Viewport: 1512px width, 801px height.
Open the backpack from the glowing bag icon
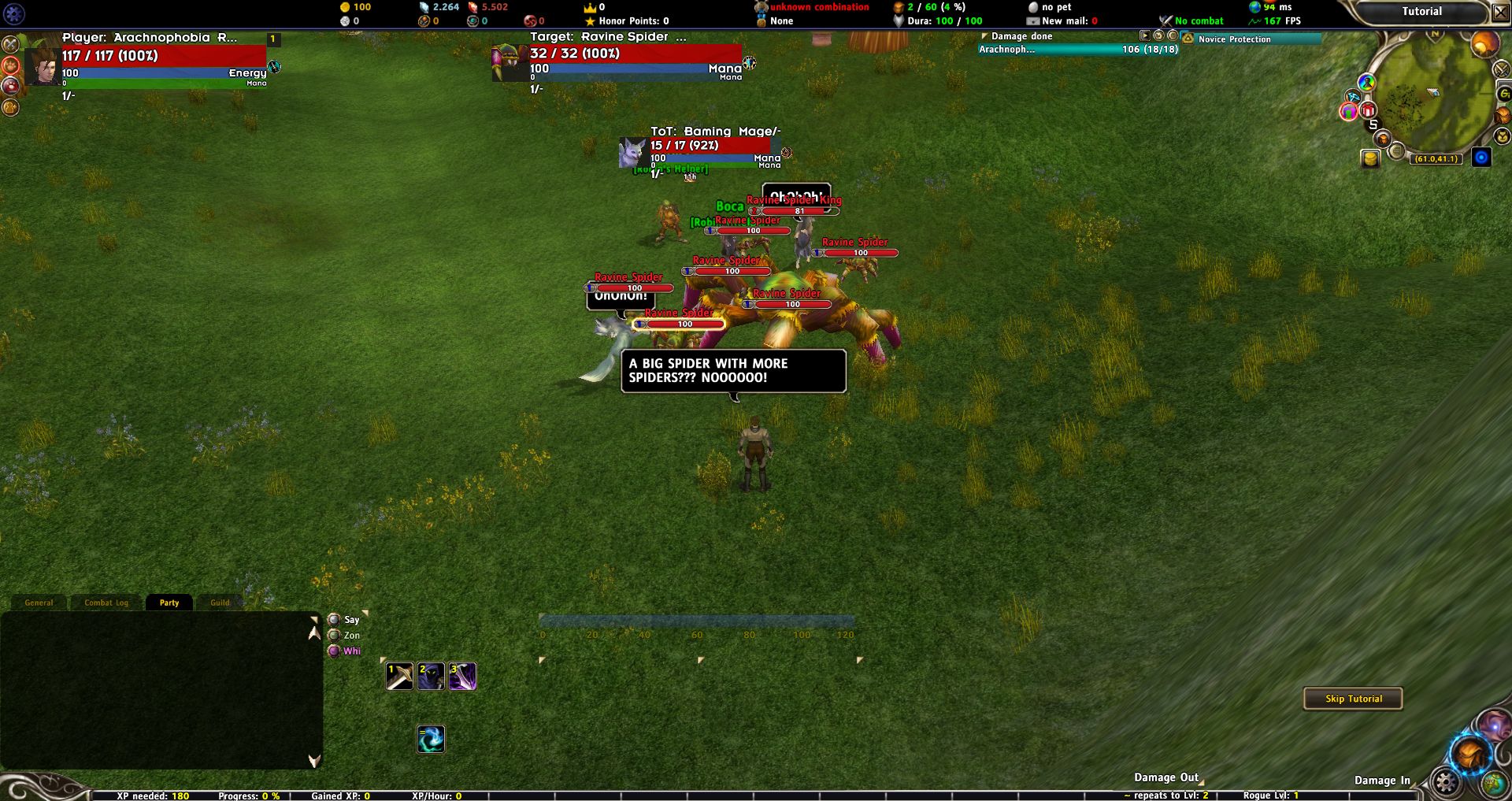tap(1470, 754)
